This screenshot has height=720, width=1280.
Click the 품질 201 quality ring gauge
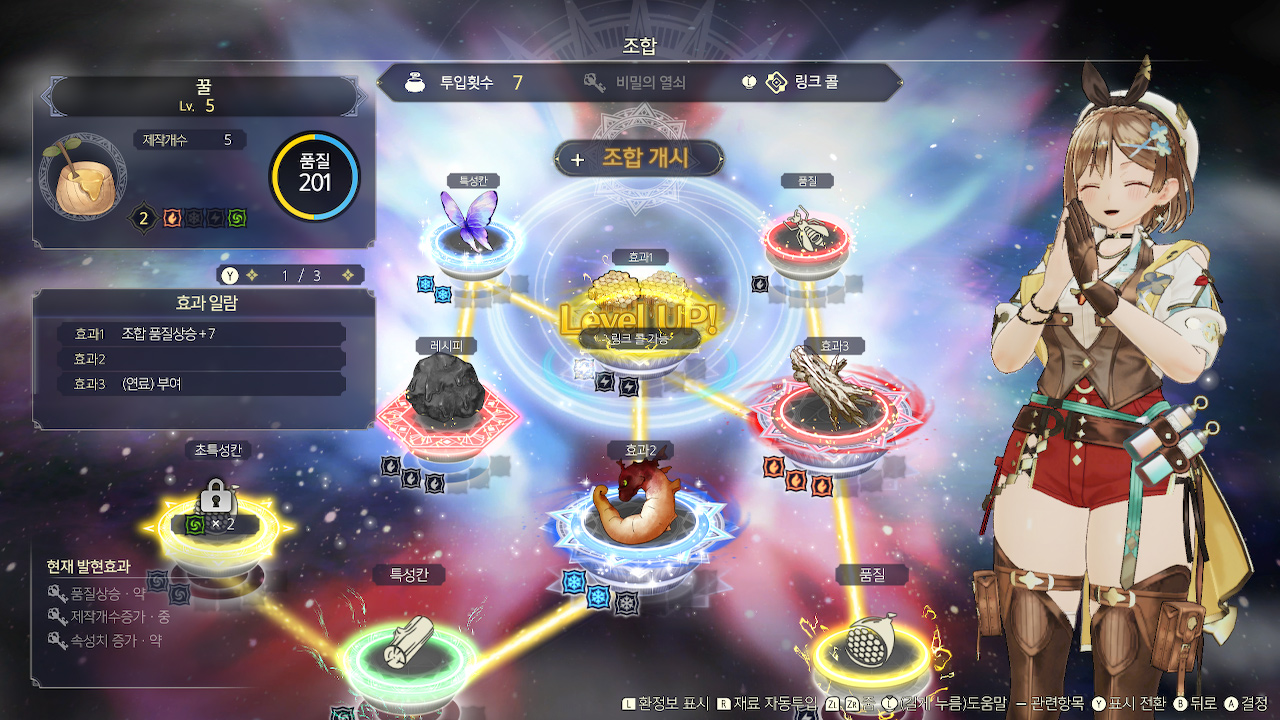click(315, 172)
